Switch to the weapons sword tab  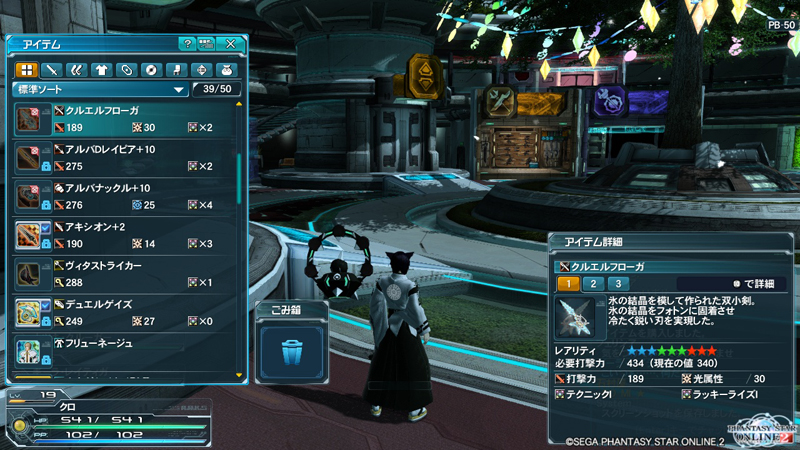[x=51, y=70]
